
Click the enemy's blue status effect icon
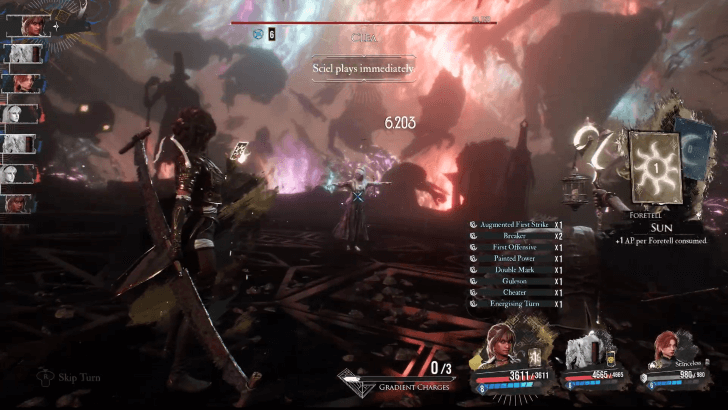coord(257,34)
